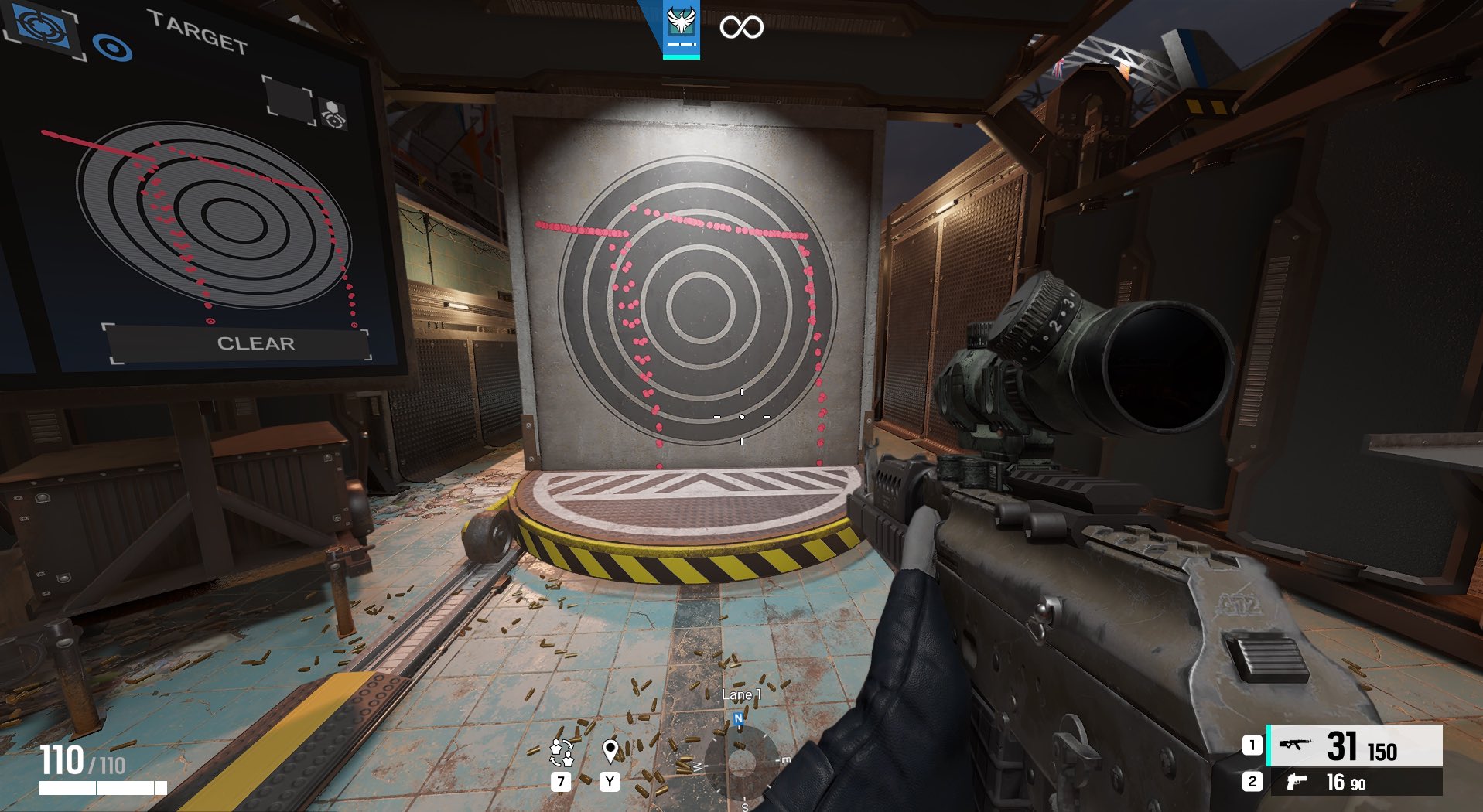1483x812 pixels.
Task: Select the gadget icon above the 7 key
Action: (x=562, y=751)
